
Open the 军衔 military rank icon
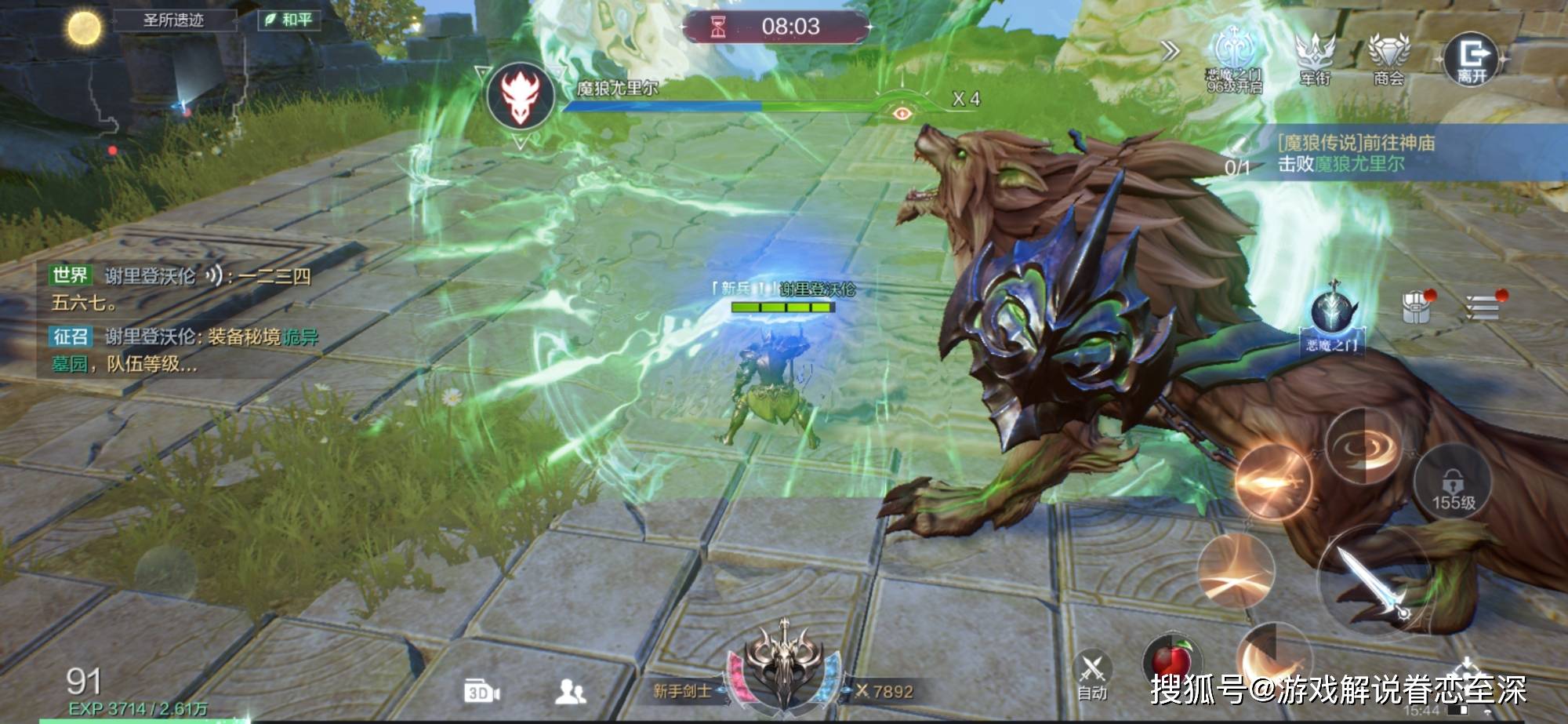point(1315,56)
